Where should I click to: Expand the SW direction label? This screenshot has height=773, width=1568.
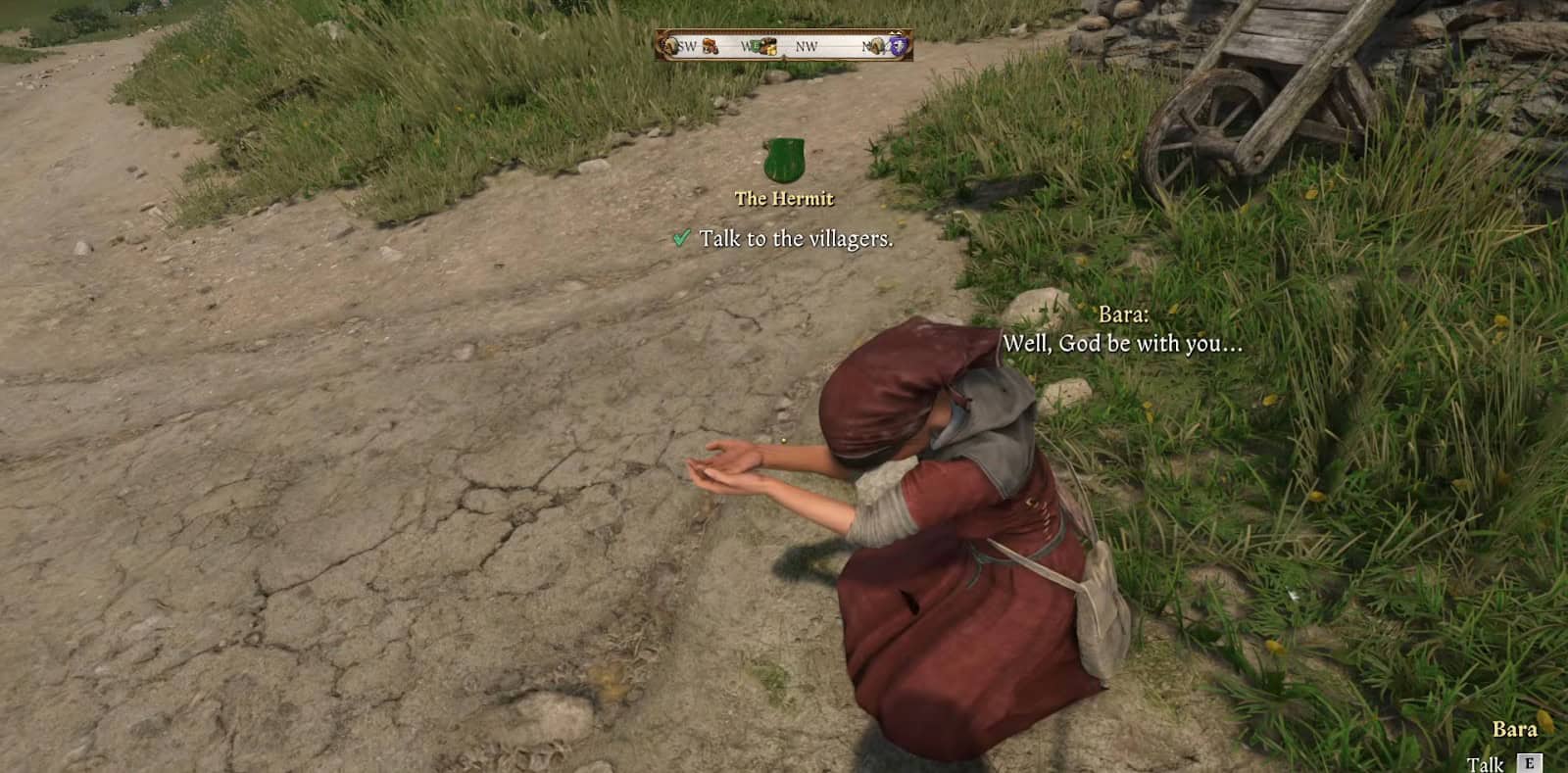tap(687, 44)
